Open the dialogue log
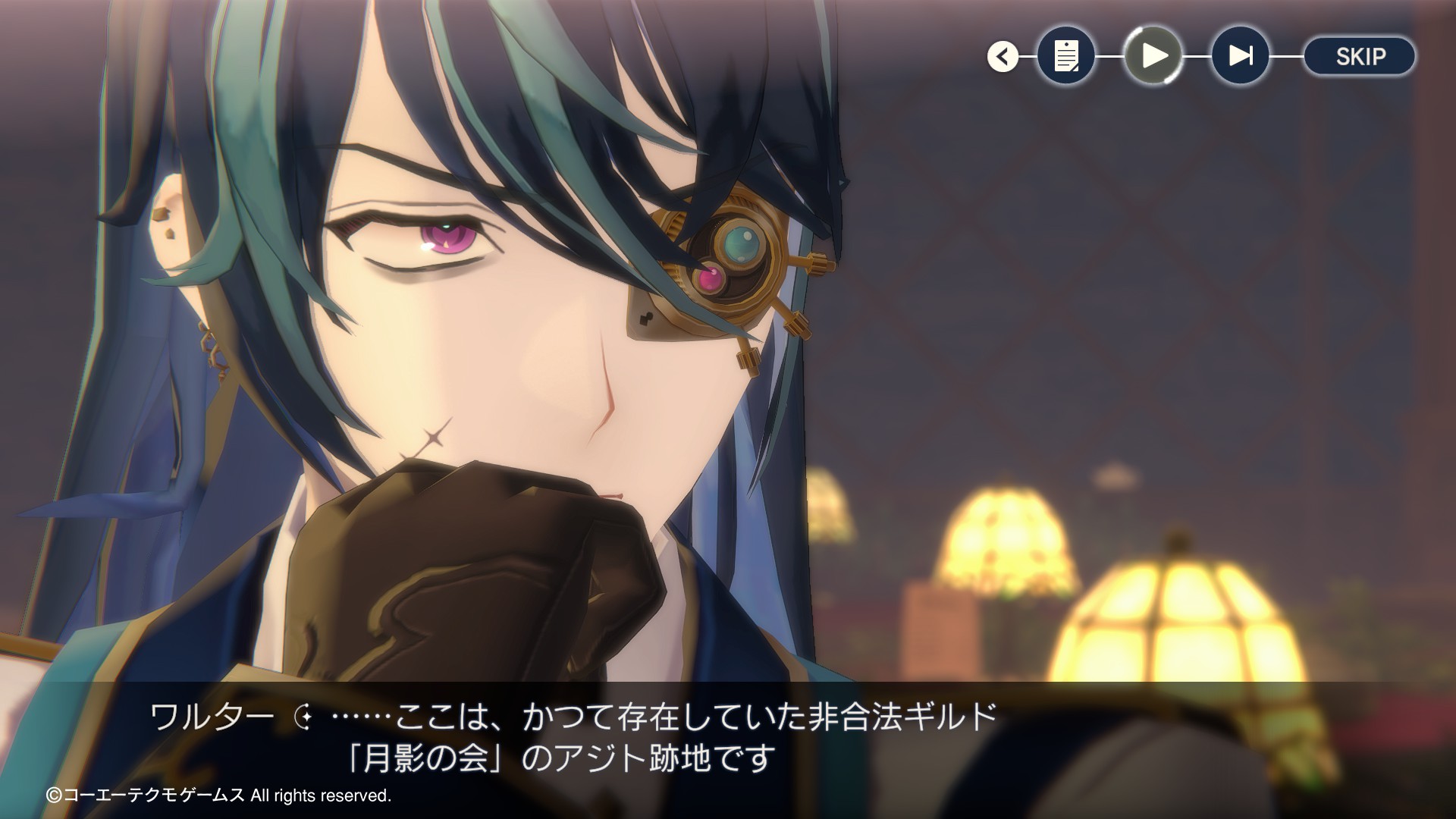Image resolution: width=1456 pixels, height=819 pixels. coord(1066,55)
